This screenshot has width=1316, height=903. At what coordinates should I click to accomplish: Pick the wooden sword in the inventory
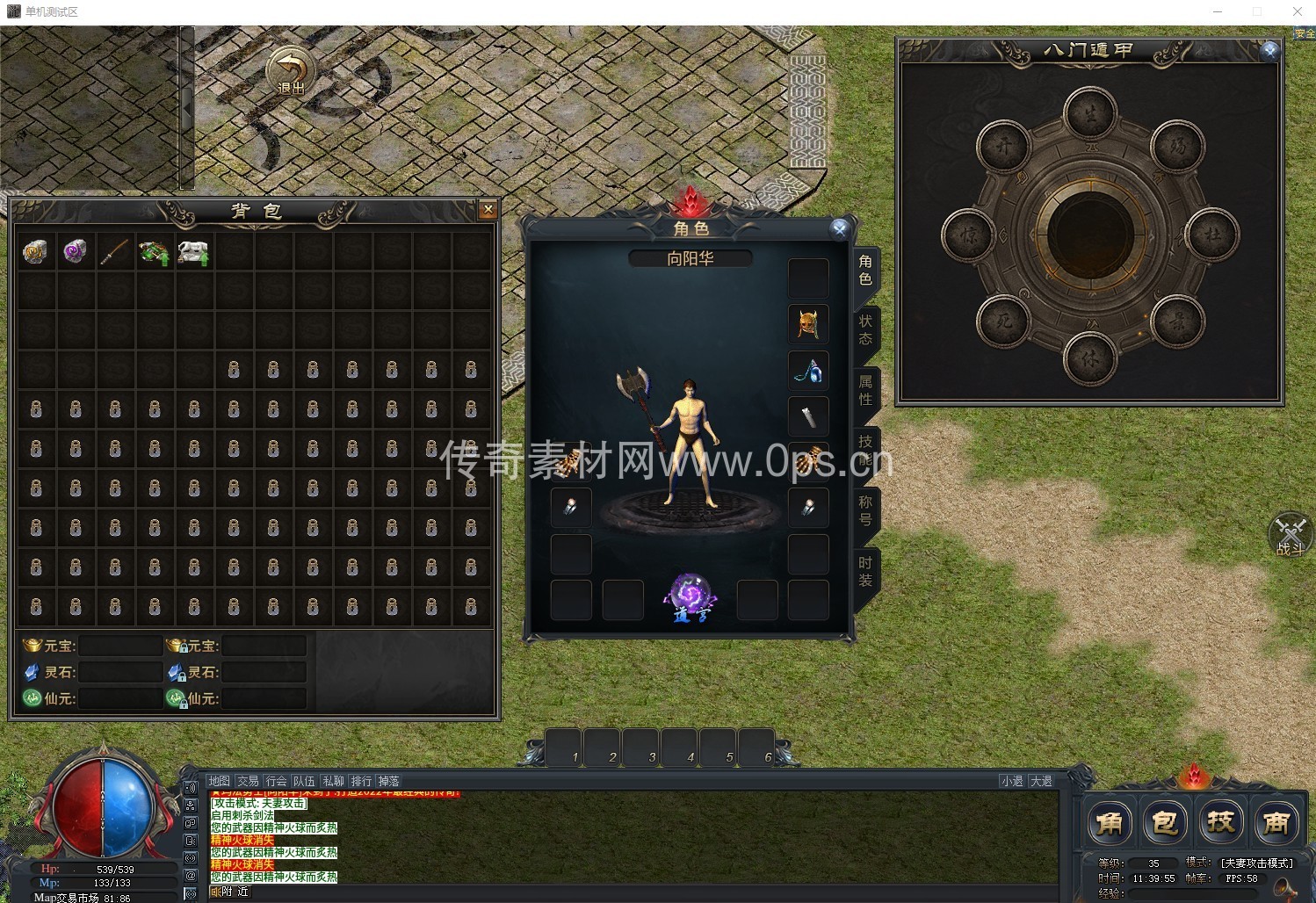pyautogui.click(x=114, y=252)
